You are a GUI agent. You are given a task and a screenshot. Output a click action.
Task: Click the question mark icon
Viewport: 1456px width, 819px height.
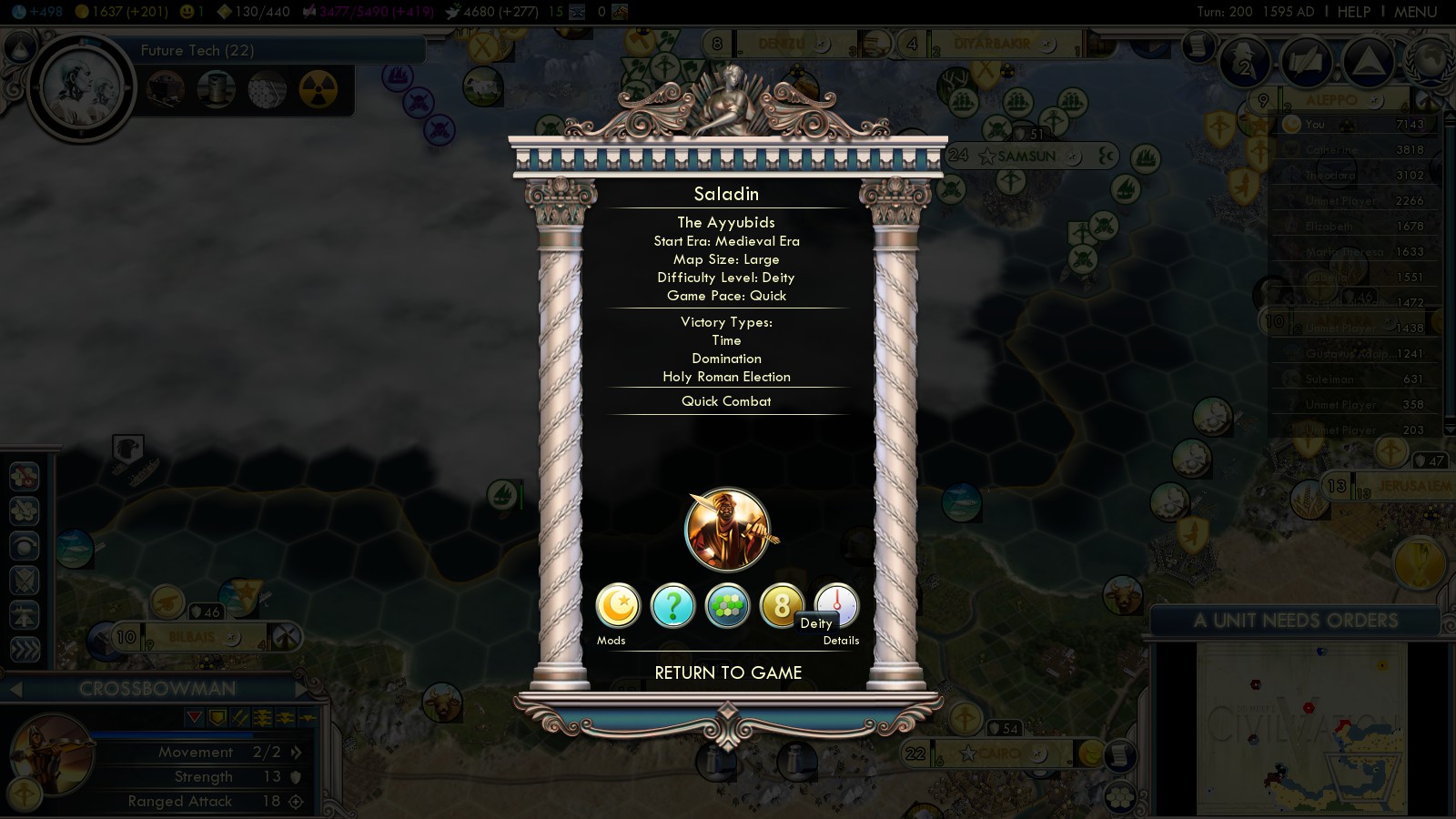672,606
